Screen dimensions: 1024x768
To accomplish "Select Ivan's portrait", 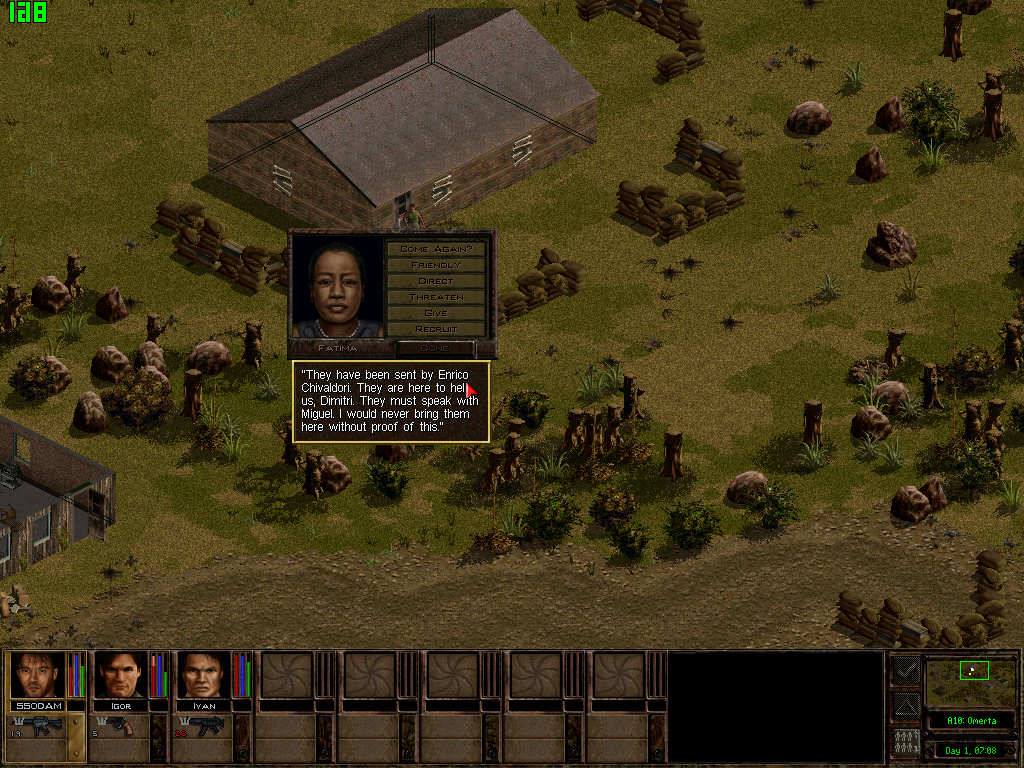I will pos(203,675).
